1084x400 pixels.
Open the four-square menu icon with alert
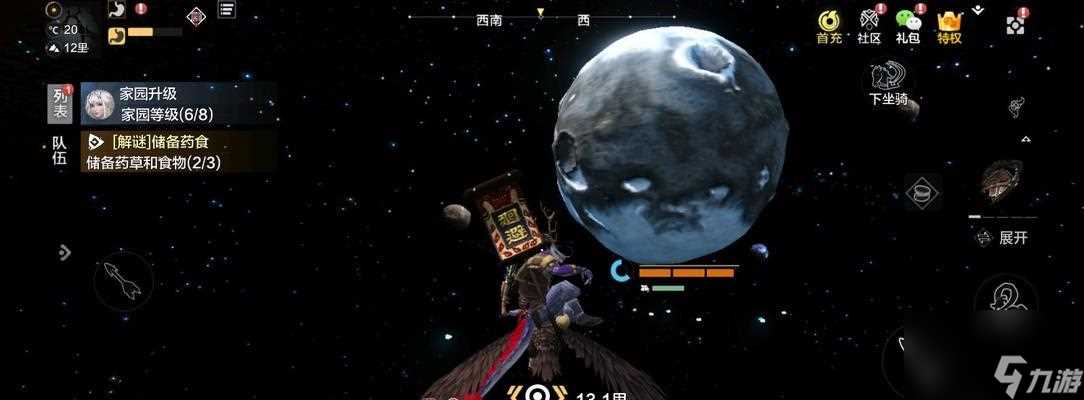tap(1016, 24)
